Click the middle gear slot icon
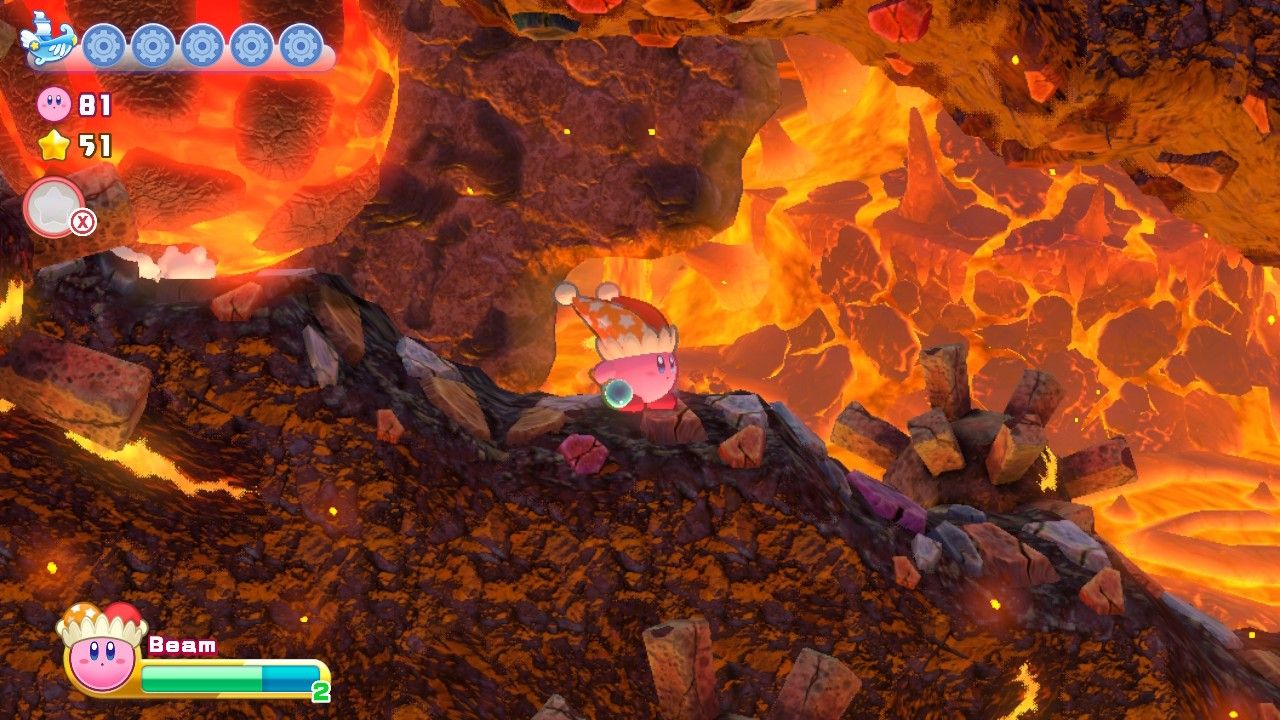 coord(200,45)
